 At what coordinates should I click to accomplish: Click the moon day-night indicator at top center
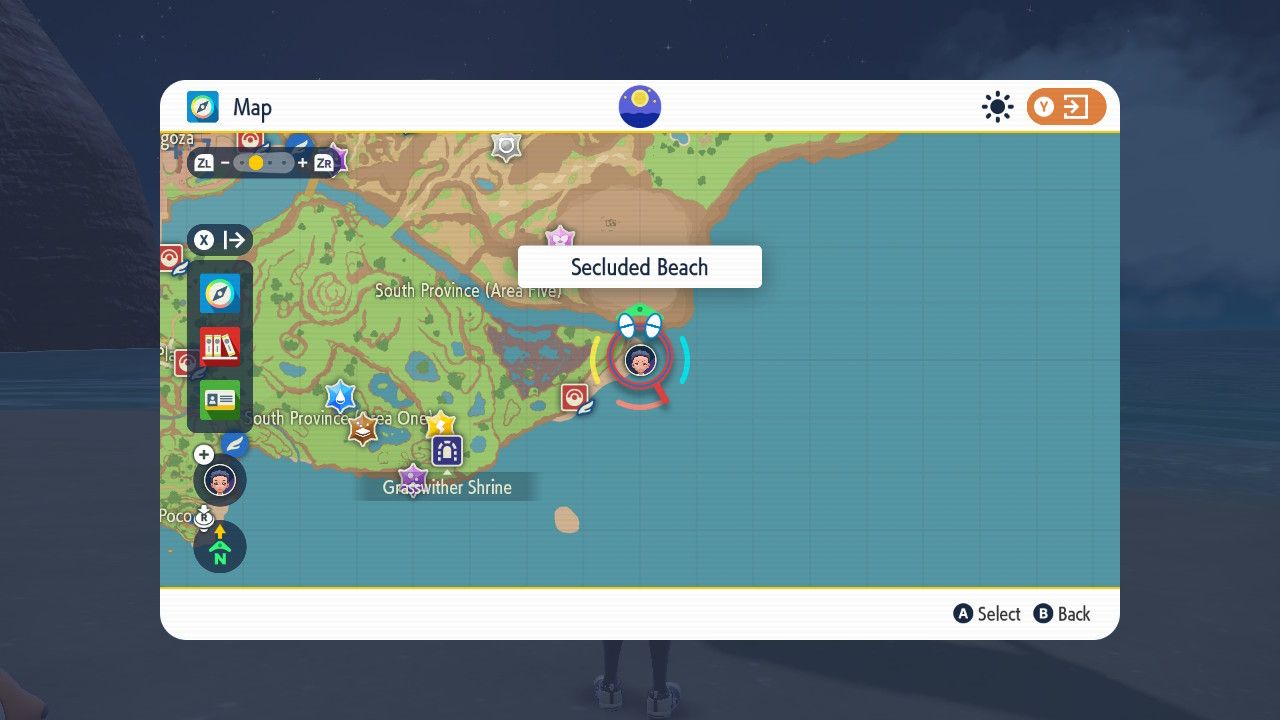(639, 106)
